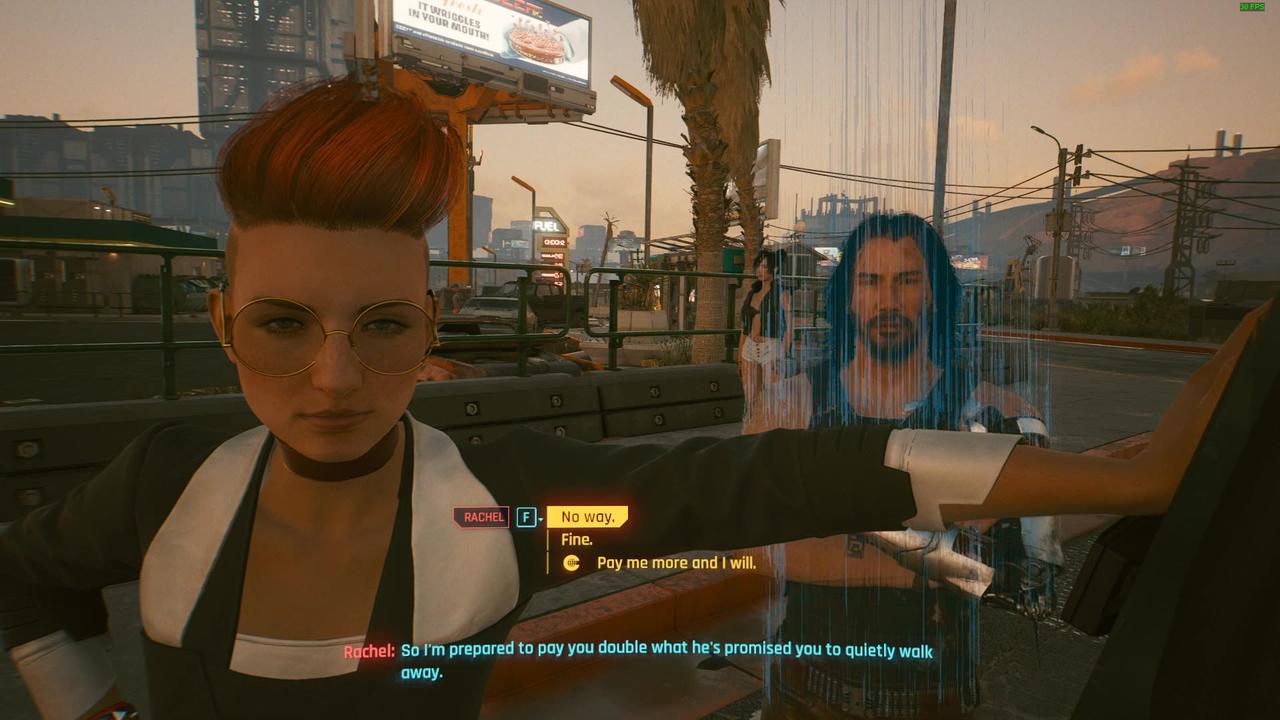Click the eddies currency icon next to paid option

point(570,562)
